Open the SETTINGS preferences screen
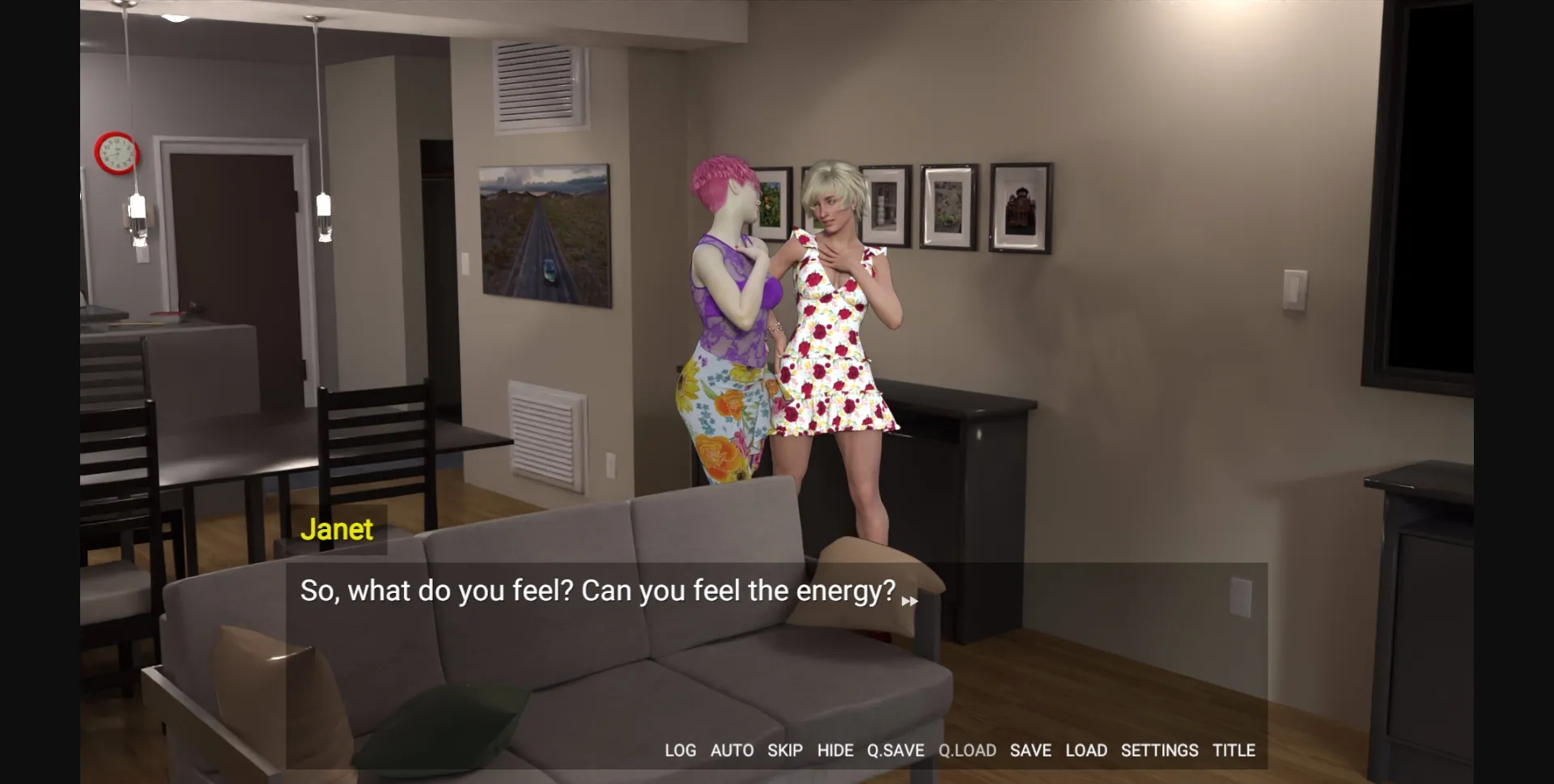Image resolution: width=1554 pixels, height=784 pixels. point(1160,750)
